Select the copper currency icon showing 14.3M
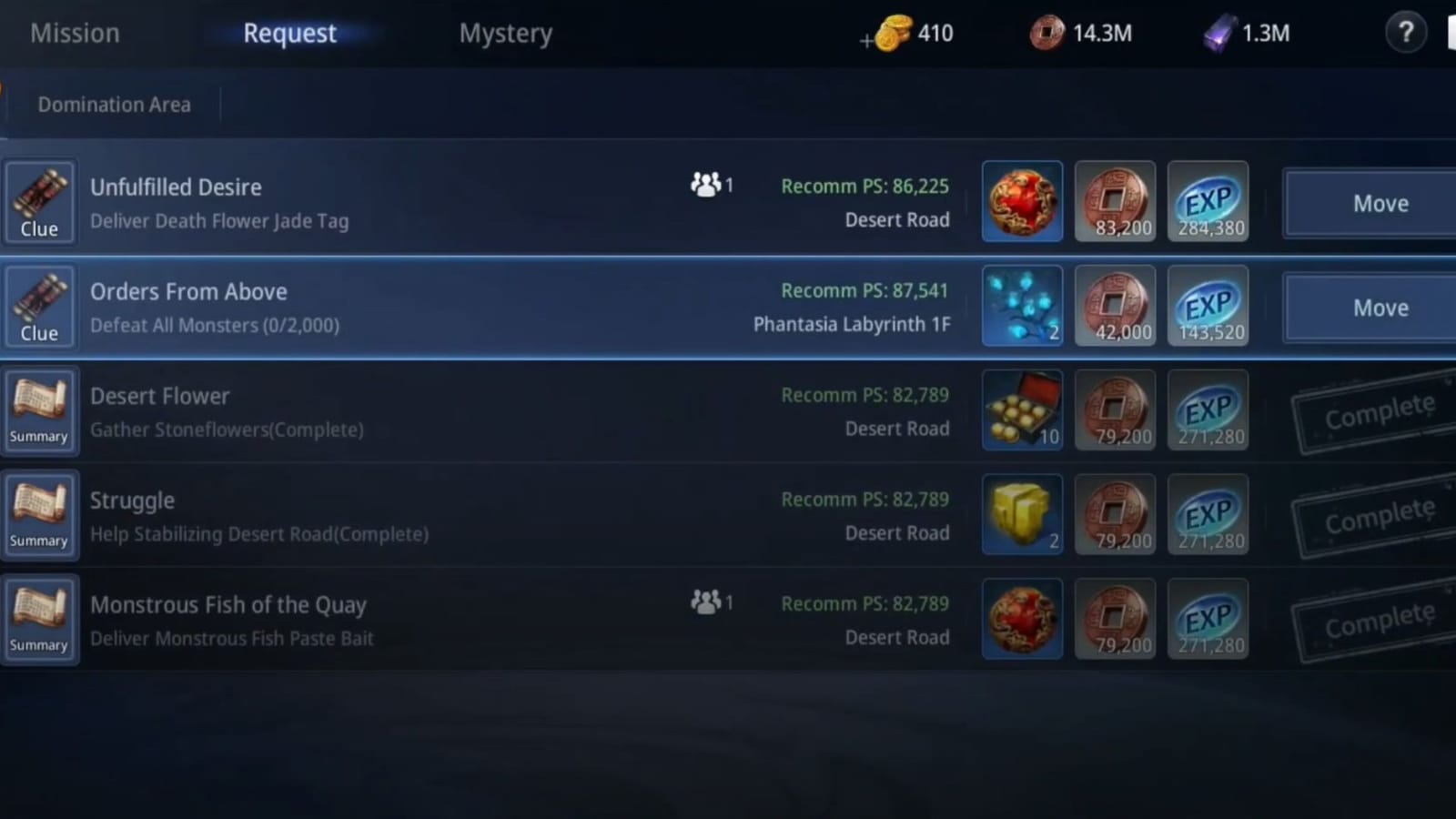Image resolution: width=1456 pixels, height=819 pixels. pos(1048,33)
